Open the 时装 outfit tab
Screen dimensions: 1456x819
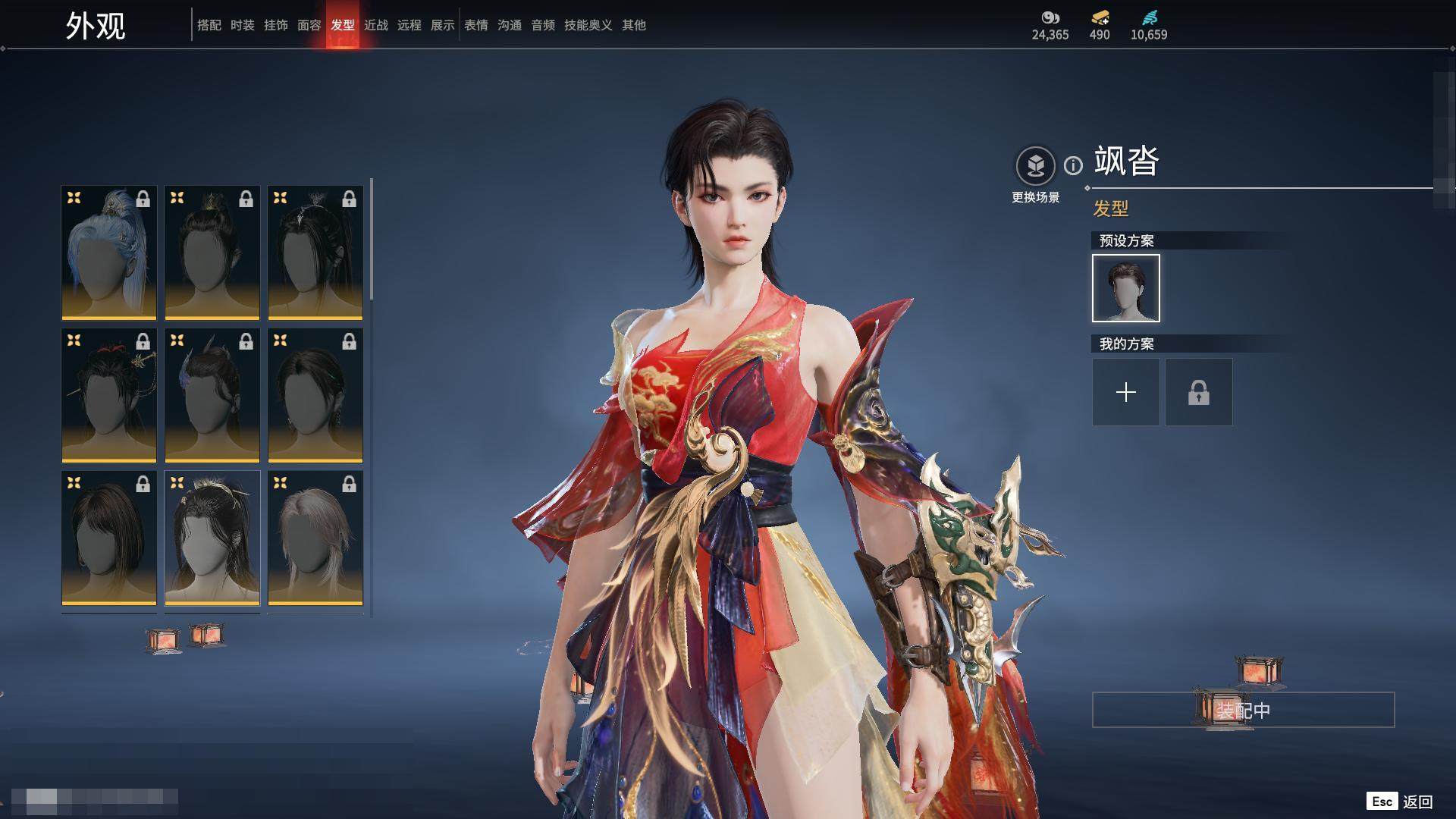pyautogui.click(x=242, y=25)
